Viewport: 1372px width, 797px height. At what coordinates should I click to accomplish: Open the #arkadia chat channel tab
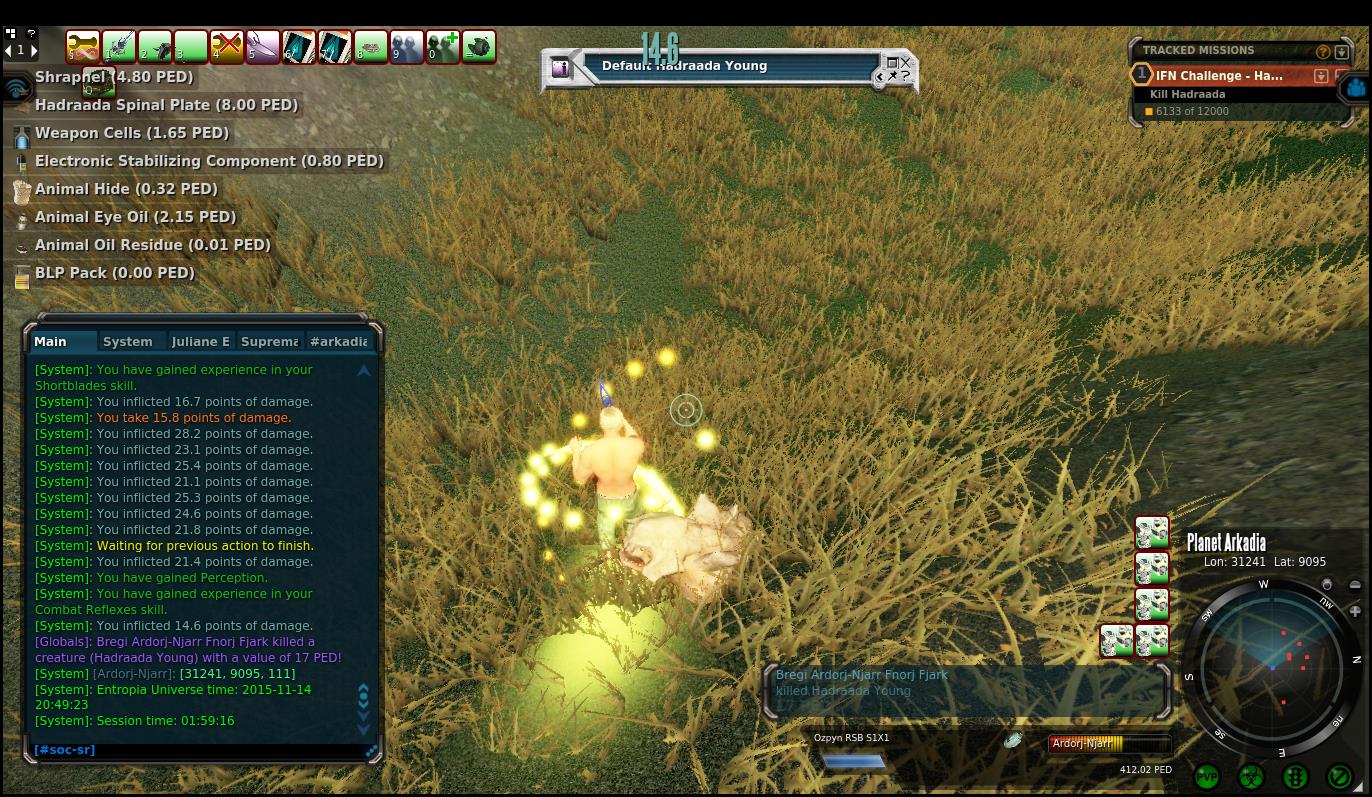tap(338, 341)
